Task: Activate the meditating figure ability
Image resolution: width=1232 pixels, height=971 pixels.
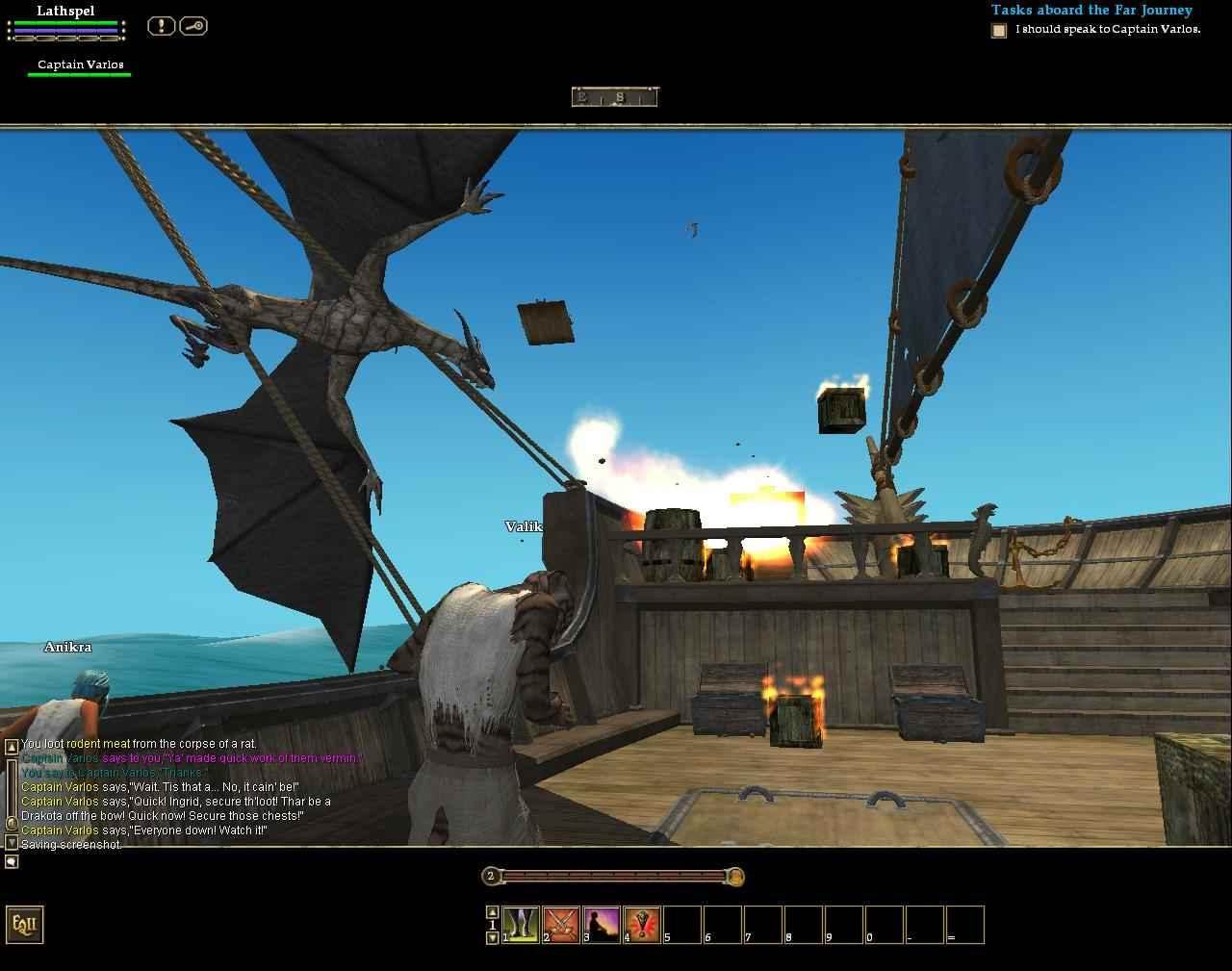Action: [x=602, y=924]
